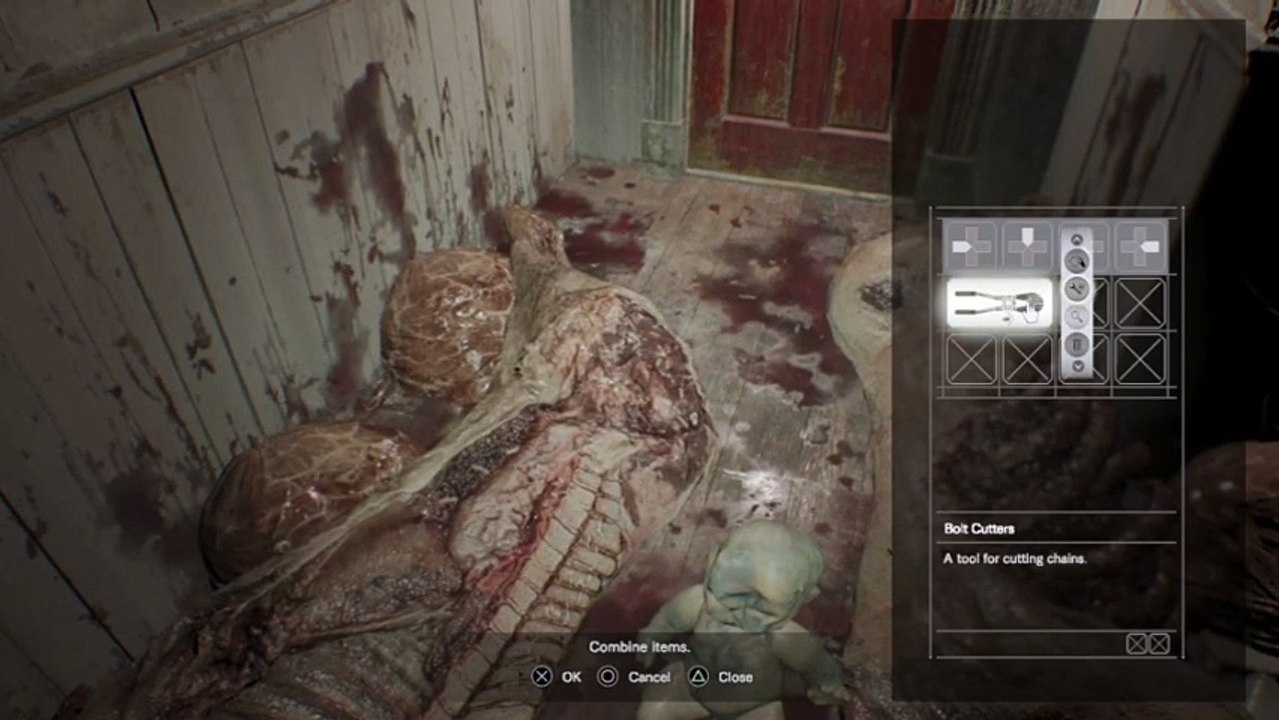
Task: Select the D-pad right shortcut slot
Action: tap(1140, 245)
